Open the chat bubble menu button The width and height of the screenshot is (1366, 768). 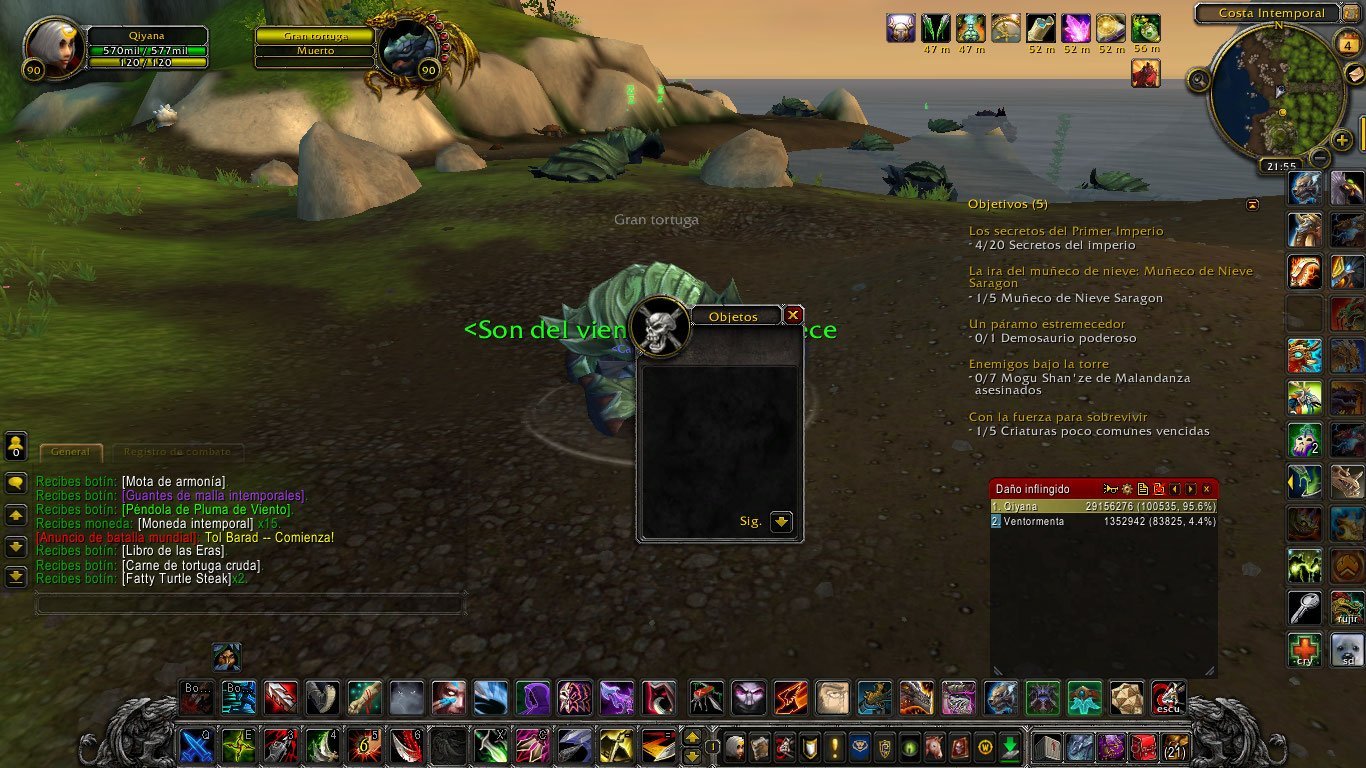16,483
